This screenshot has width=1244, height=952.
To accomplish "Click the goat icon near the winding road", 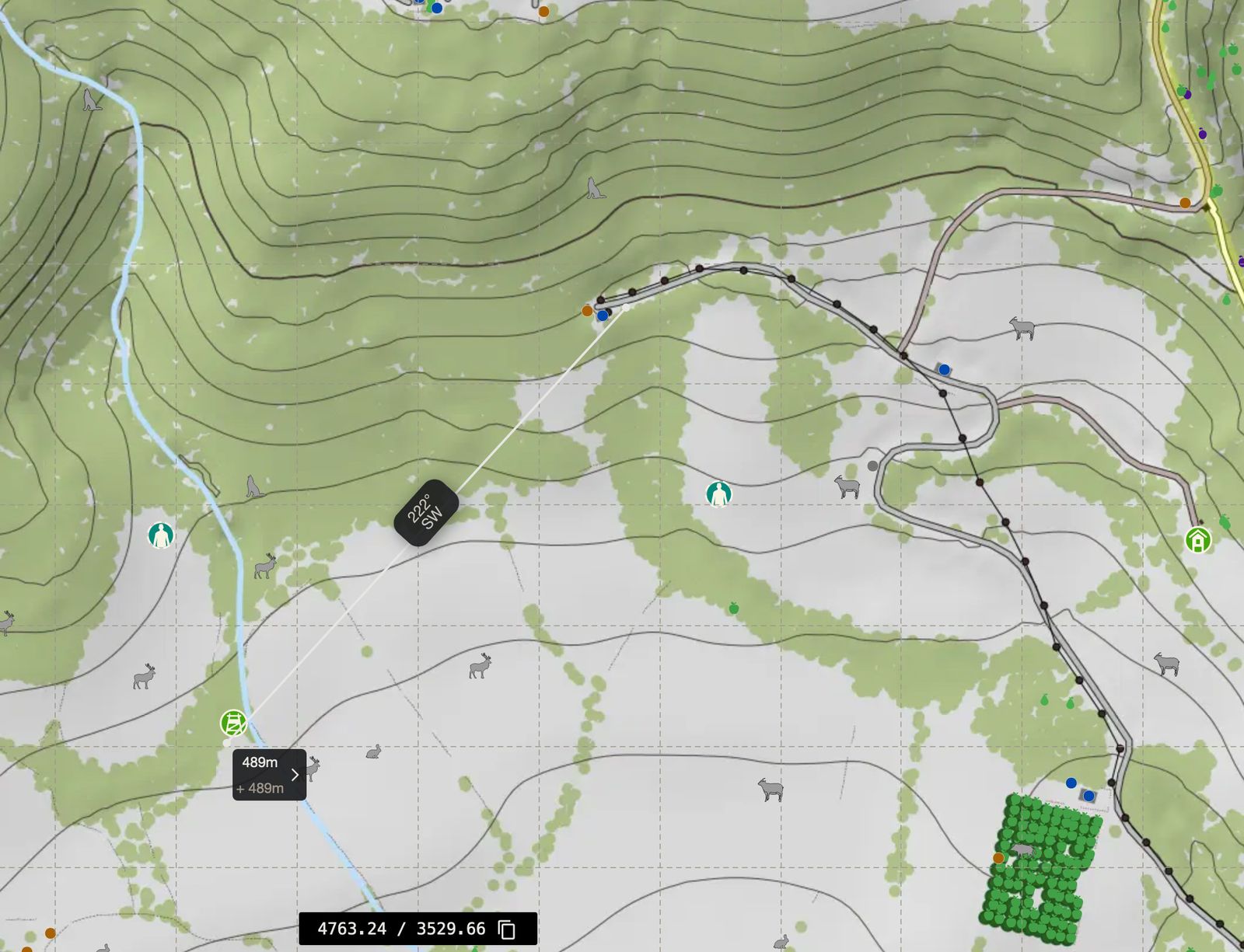I will (847, 485).
